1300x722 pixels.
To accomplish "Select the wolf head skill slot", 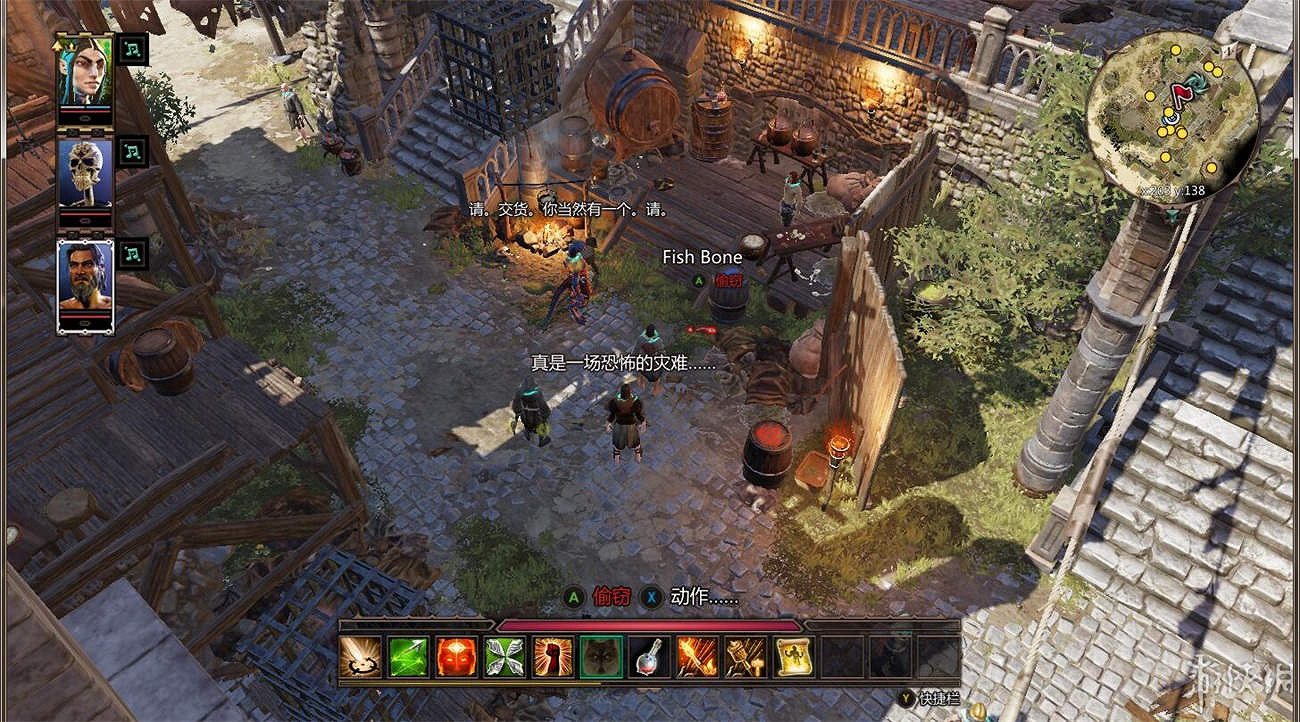I will 601,656.
